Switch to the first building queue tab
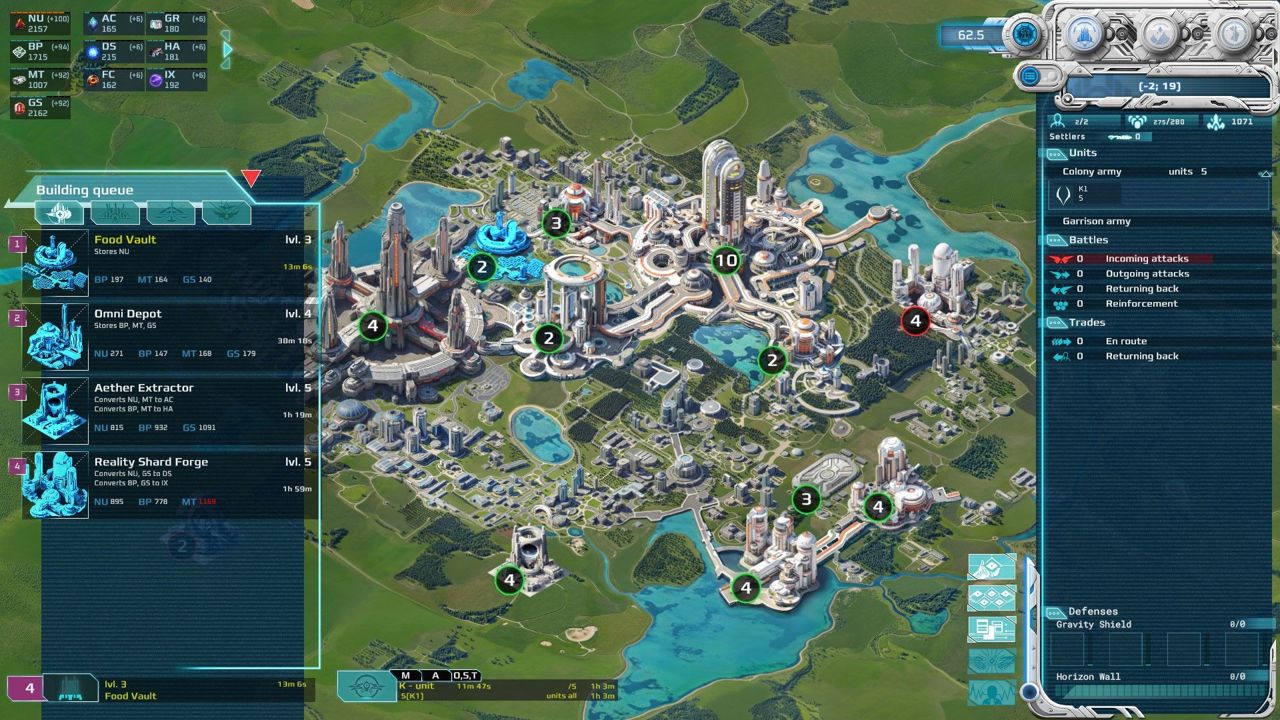 [59, 212]
